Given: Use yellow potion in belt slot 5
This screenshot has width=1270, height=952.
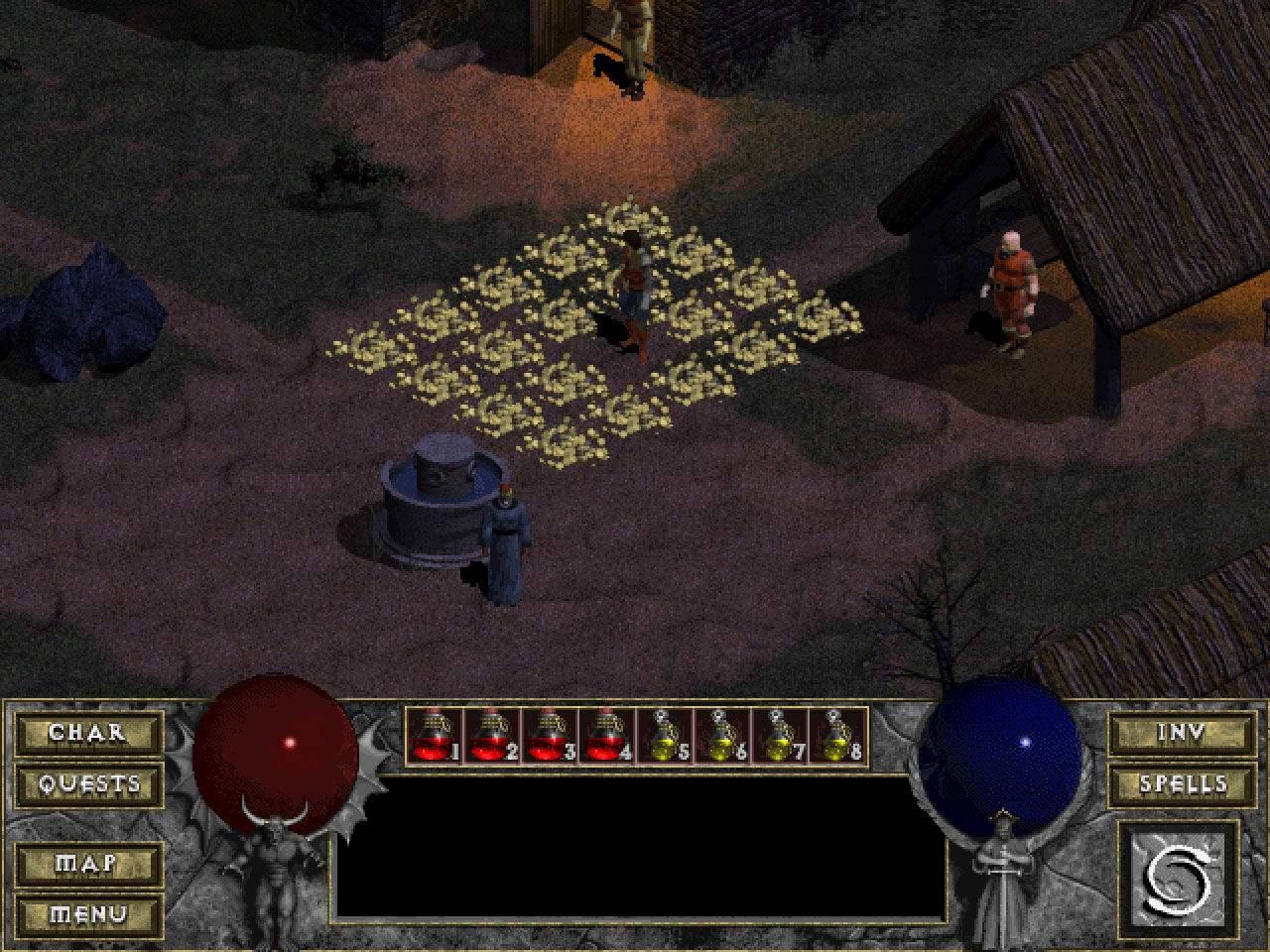Looking at the screenshot, I should [665, 737].
